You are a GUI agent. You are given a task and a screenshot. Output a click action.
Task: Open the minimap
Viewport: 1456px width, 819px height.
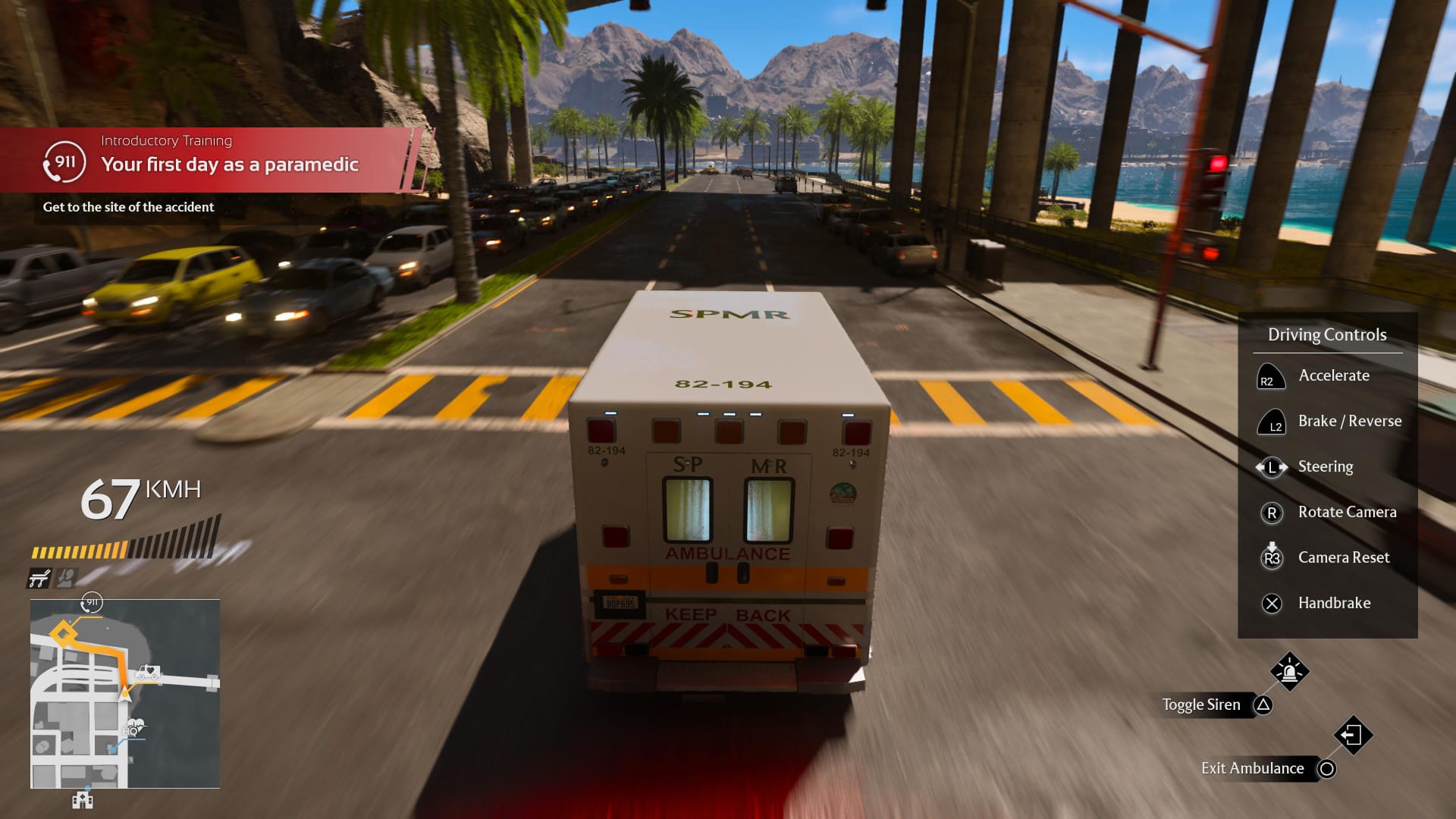(125, 693)
